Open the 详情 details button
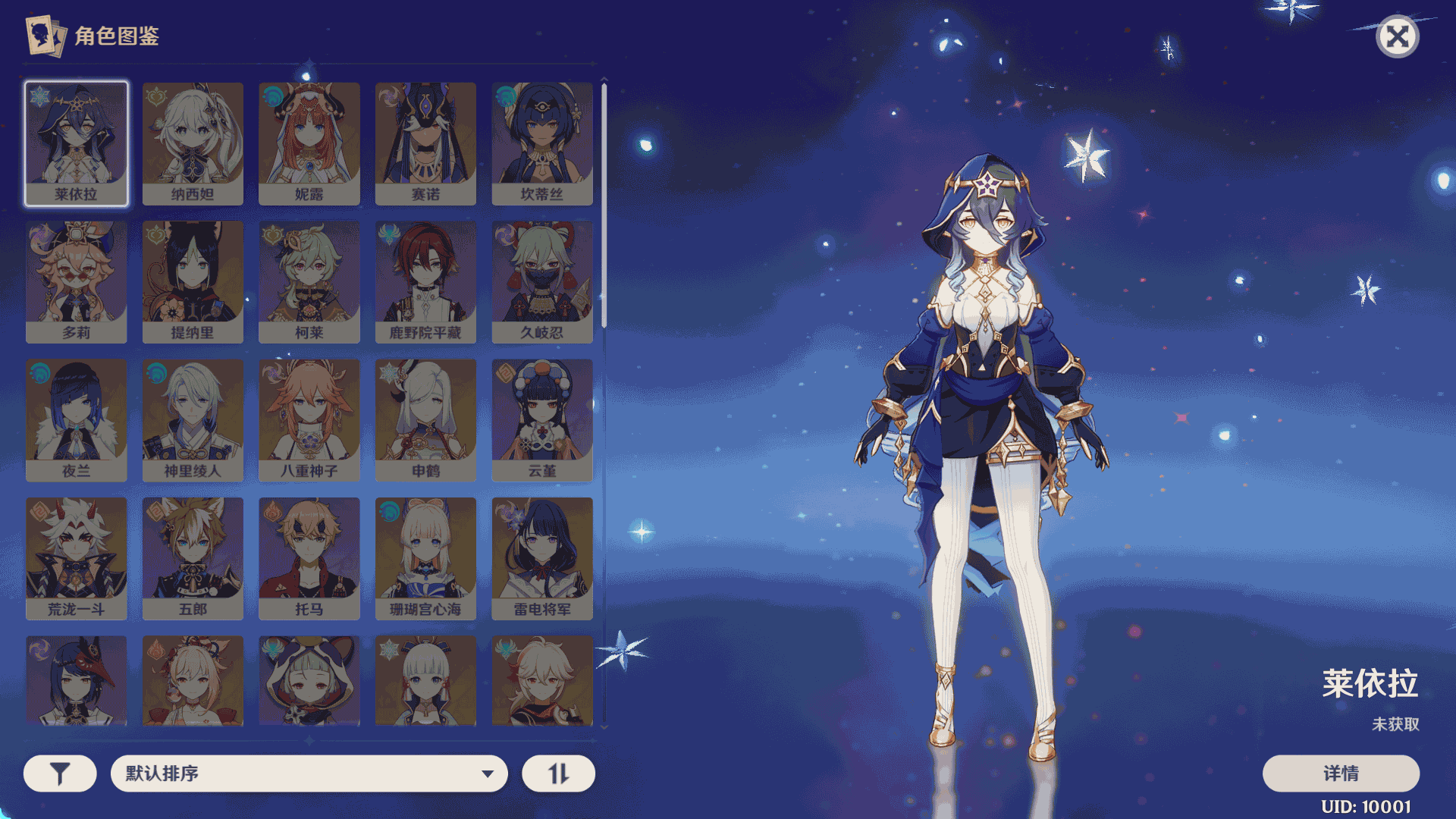 (1340, 773)
